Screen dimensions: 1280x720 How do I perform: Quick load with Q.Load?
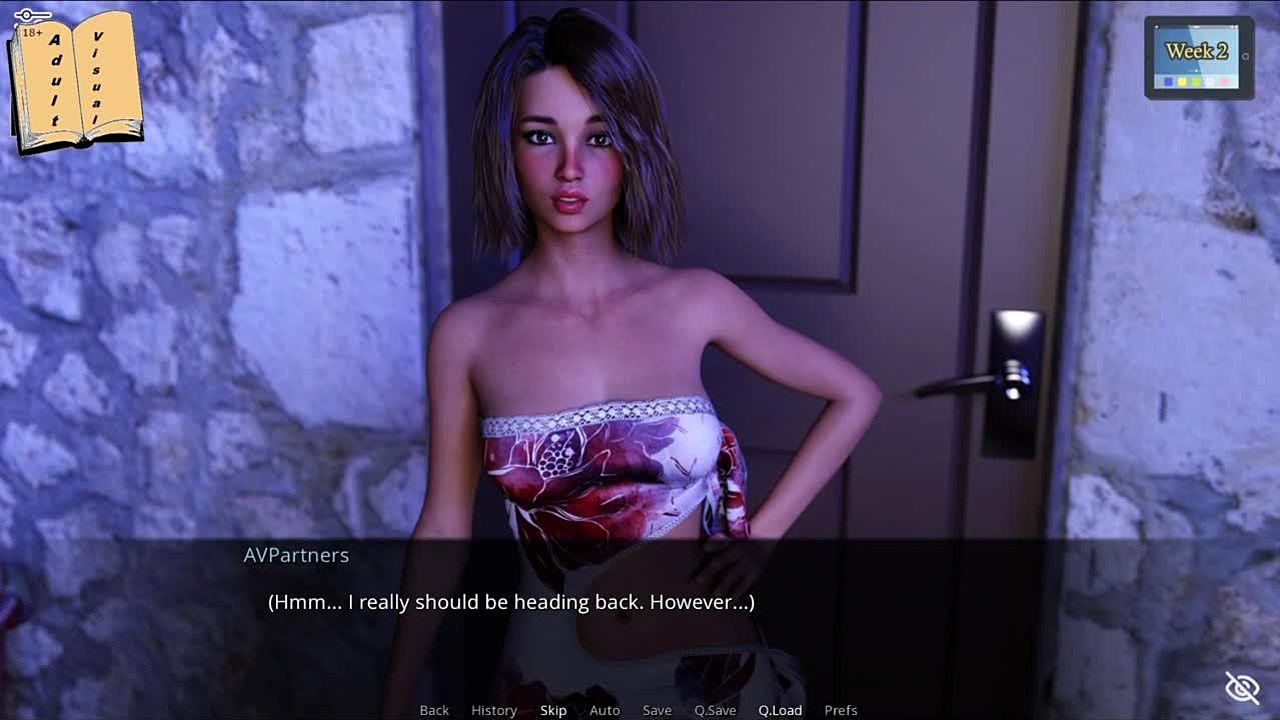780,710
